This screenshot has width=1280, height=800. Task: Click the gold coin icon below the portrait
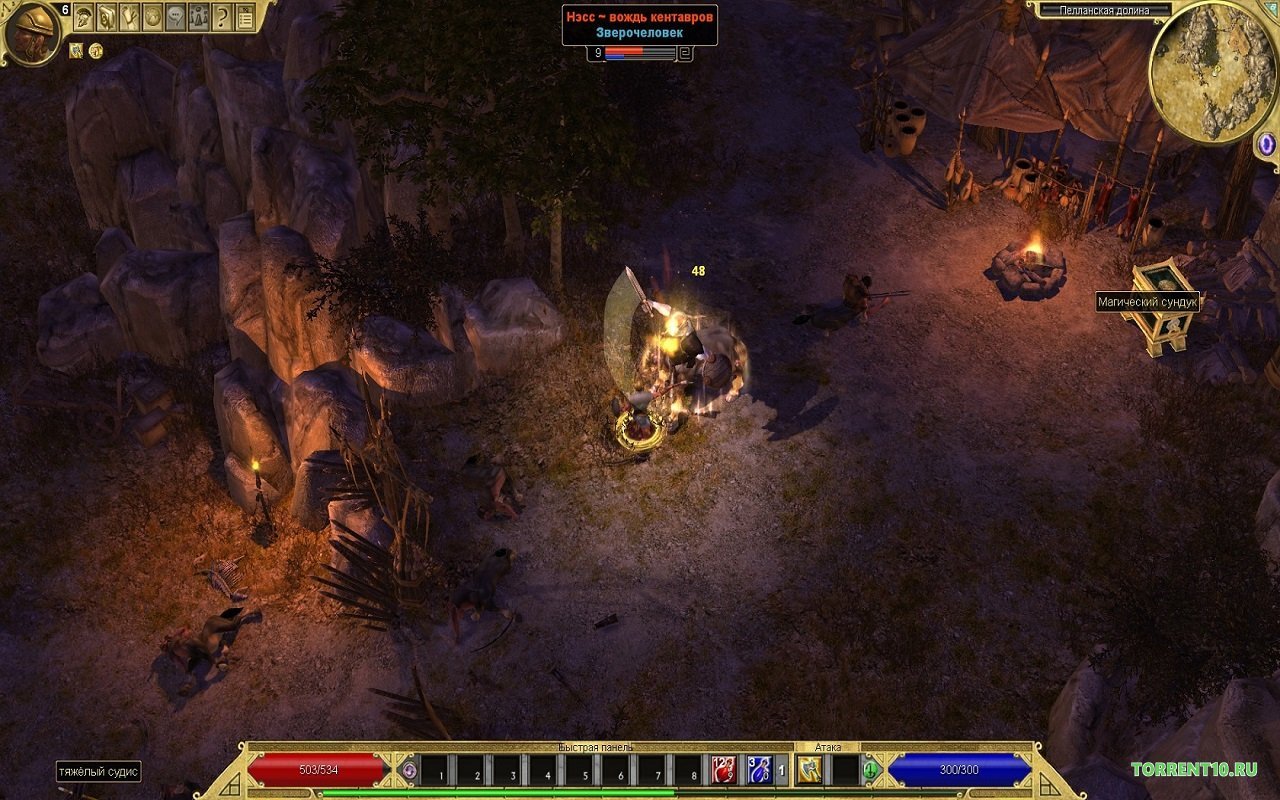95,51
